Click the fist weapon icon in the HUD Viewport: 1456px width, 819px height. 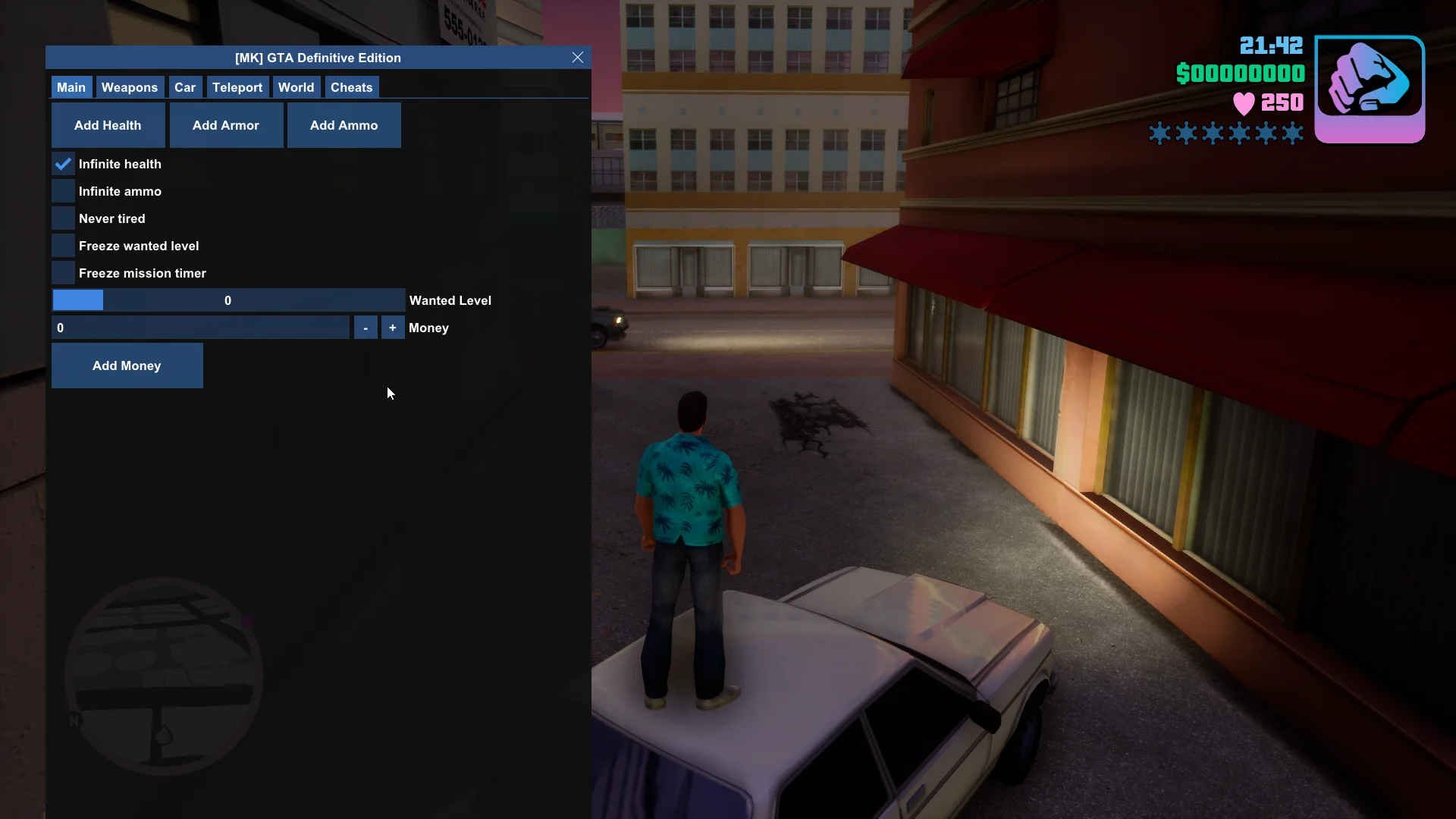(1370, 89)
